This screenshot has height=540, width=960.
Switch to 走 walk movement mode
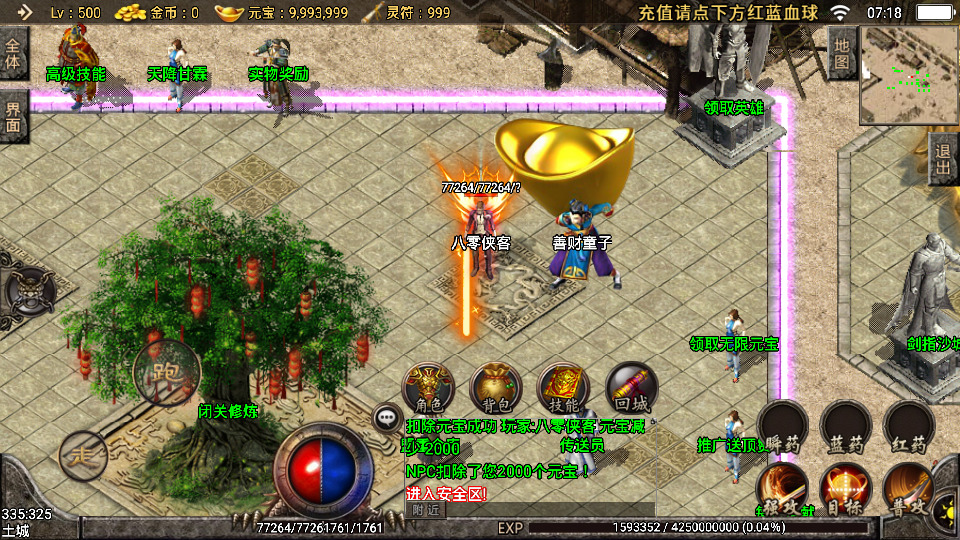point(84,456)
